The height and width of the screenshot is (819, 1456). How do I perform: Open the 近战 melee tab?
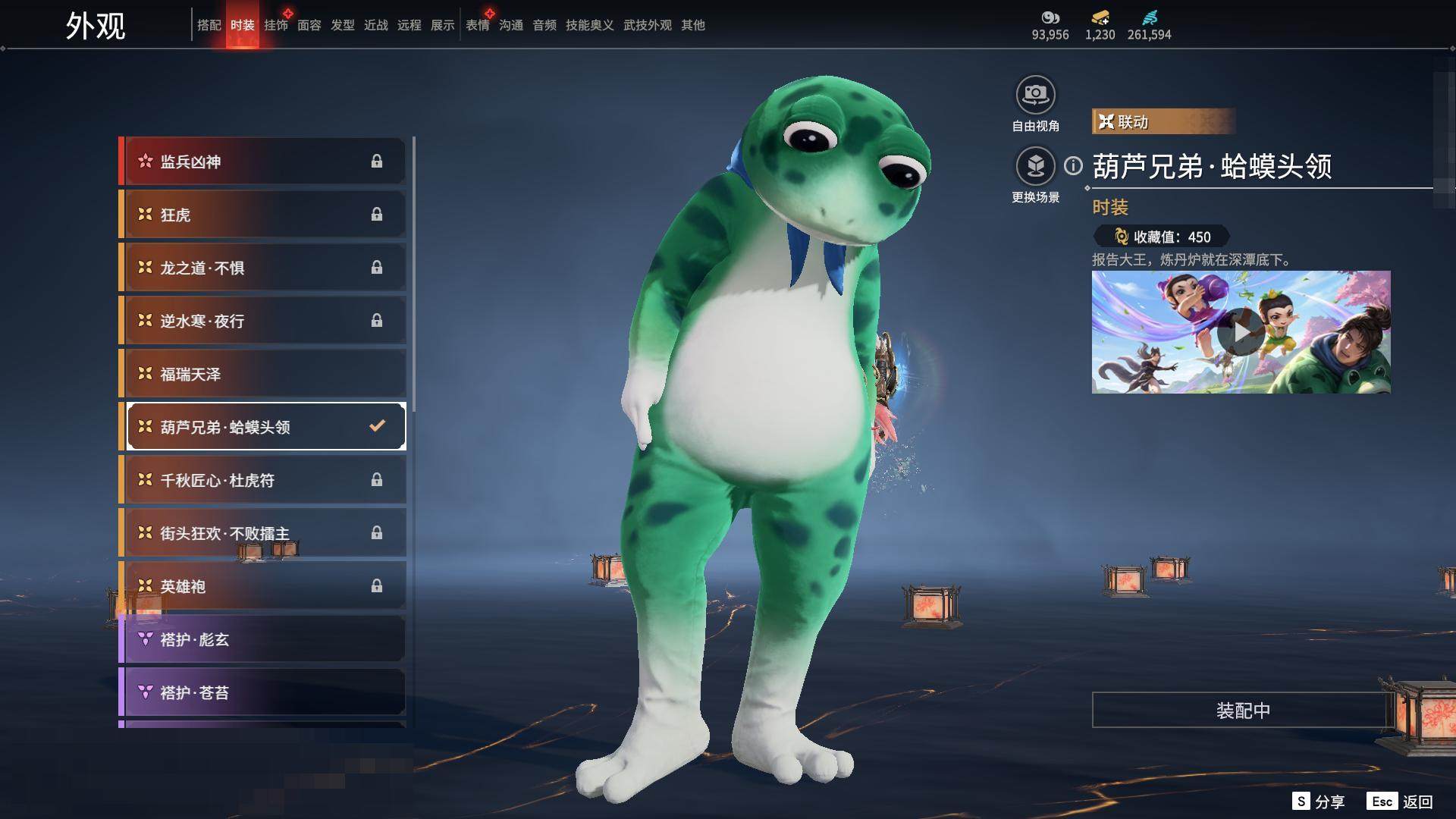[x=375, y=25]
